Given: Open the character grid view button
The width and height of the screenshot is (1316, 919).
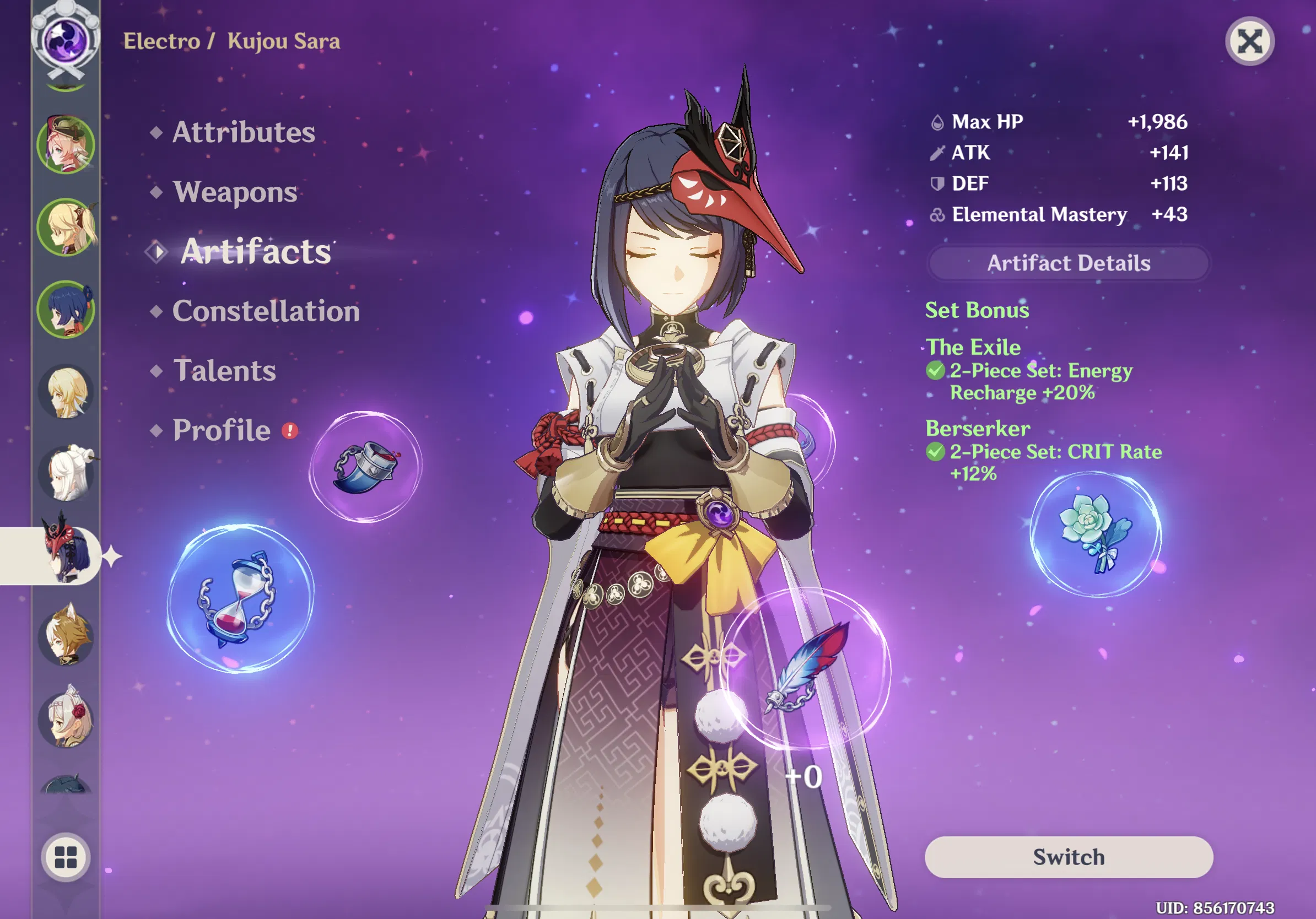Looking at the screenshot, I should 66,857.
